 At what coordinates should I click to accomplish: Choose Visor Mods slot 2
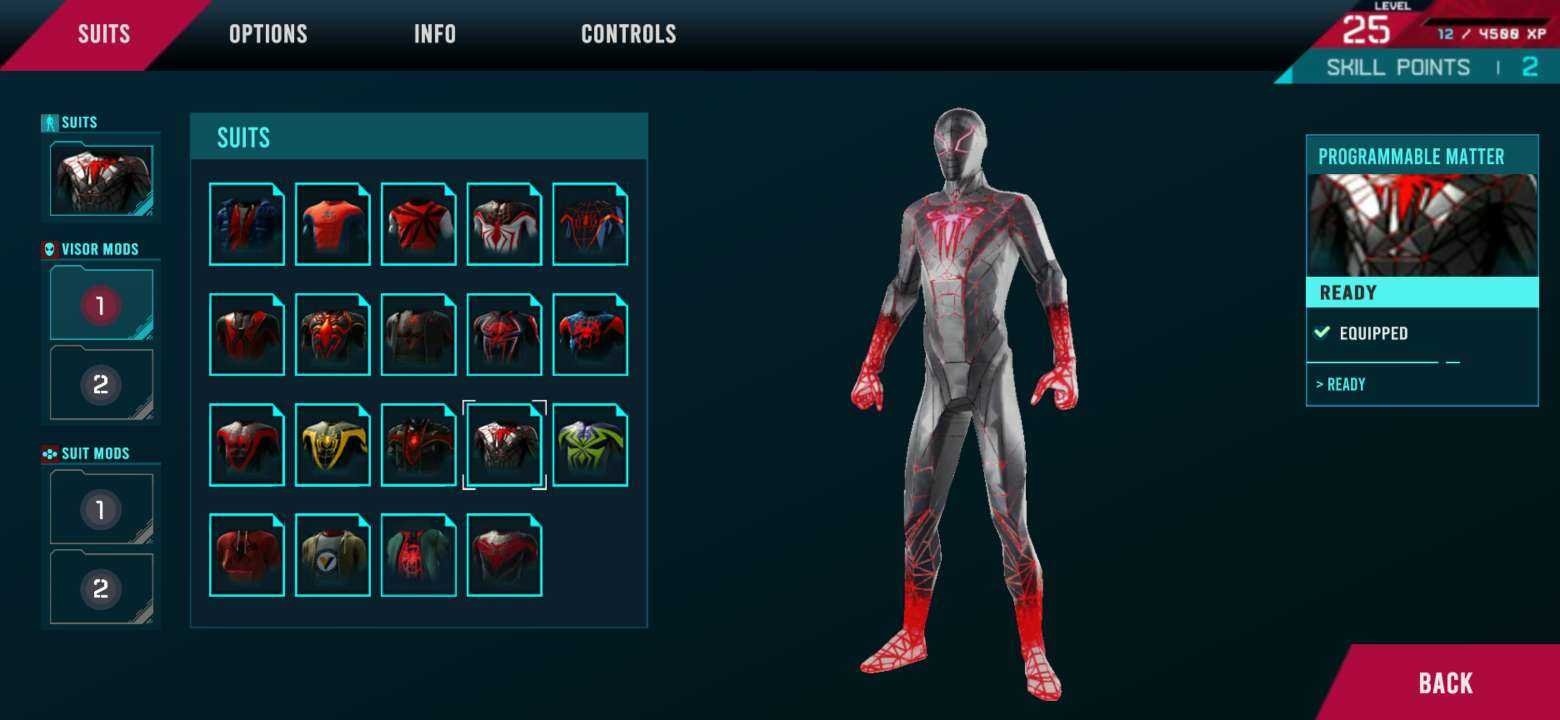pyautogui.click(x=101, y=384)
